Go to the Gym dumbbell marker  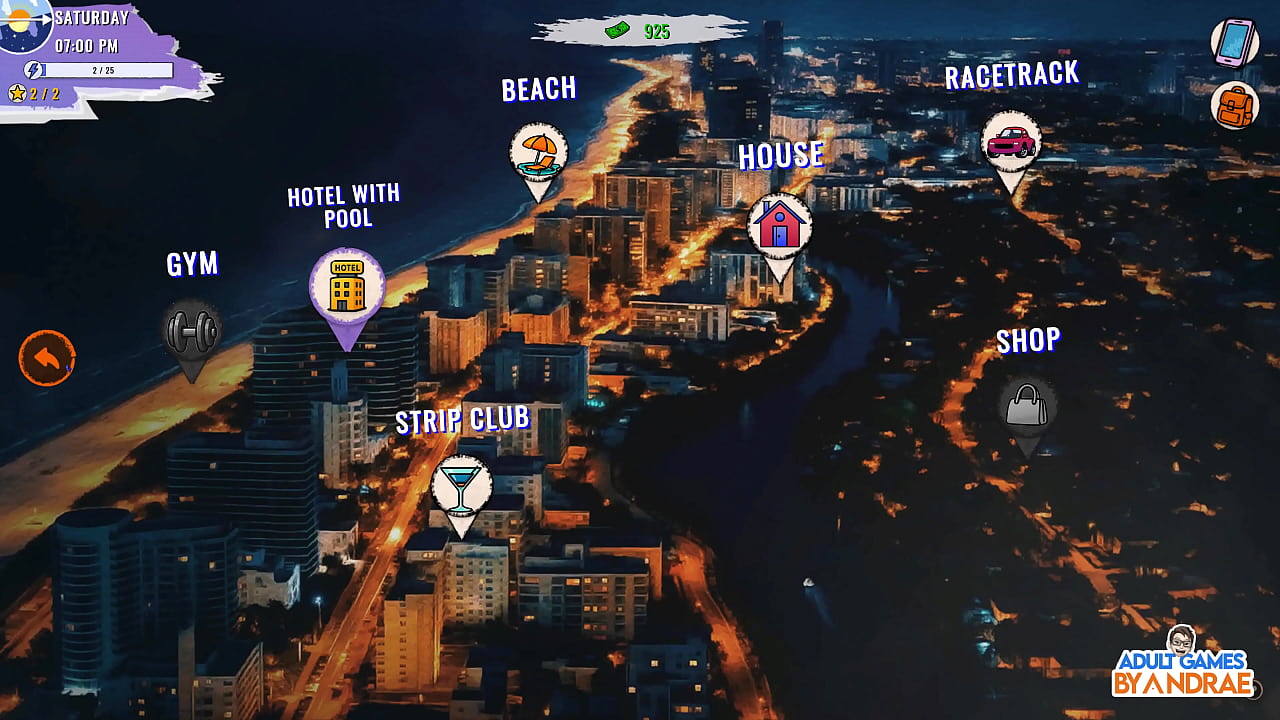[192, 332]
